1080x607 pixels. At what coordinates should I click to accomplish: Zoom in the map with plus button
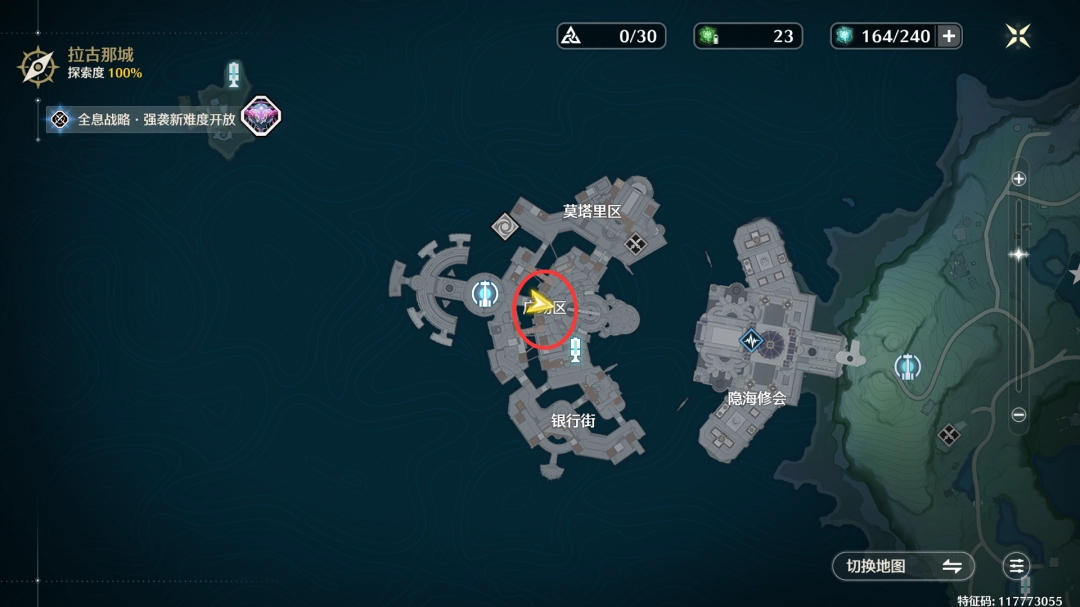coord(1019,179)
